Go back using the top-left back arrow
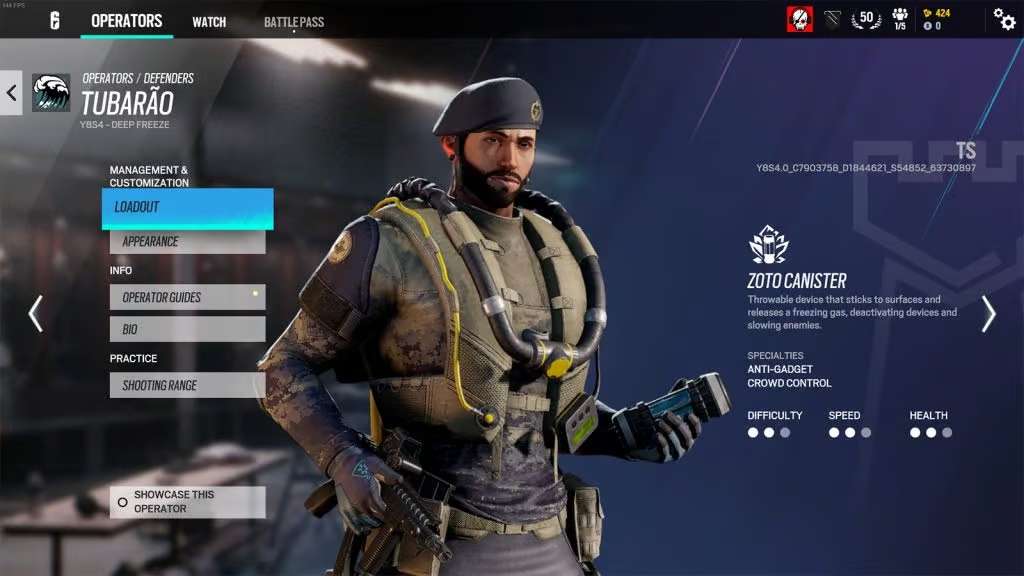This screenshot has width=1024, height=576. [x=11, y=93]
